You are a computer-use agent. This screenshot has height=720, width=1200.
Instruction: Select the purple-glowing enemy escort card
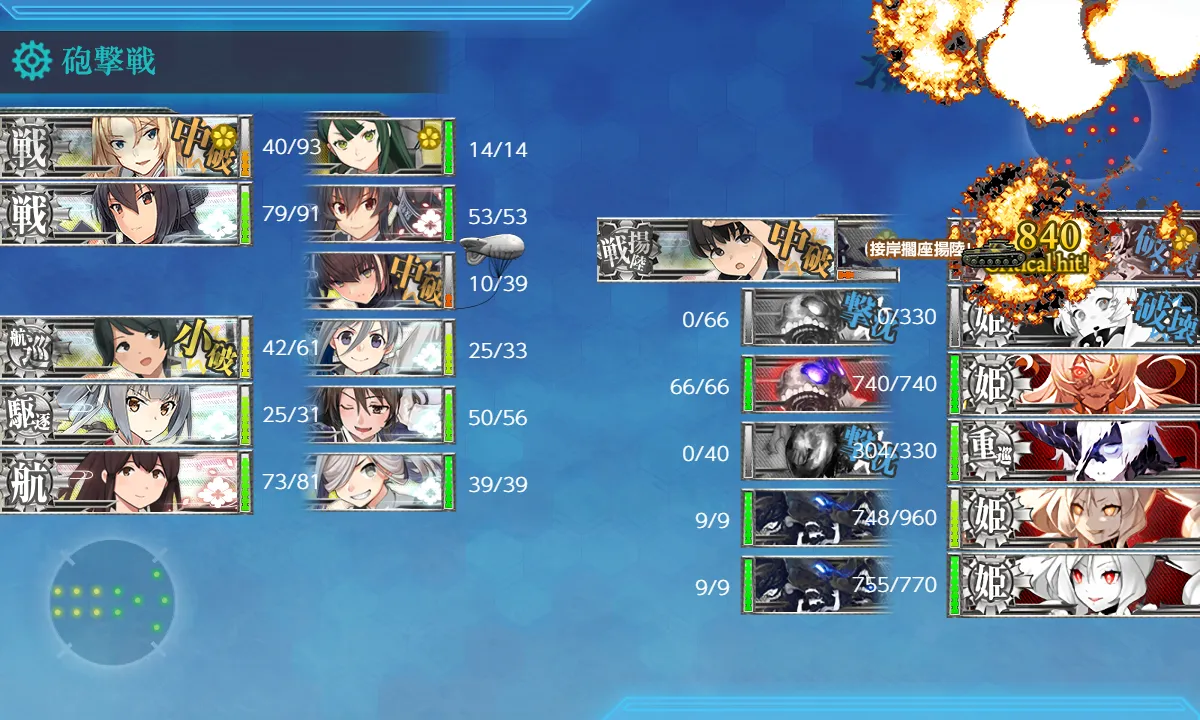point(817,385)
